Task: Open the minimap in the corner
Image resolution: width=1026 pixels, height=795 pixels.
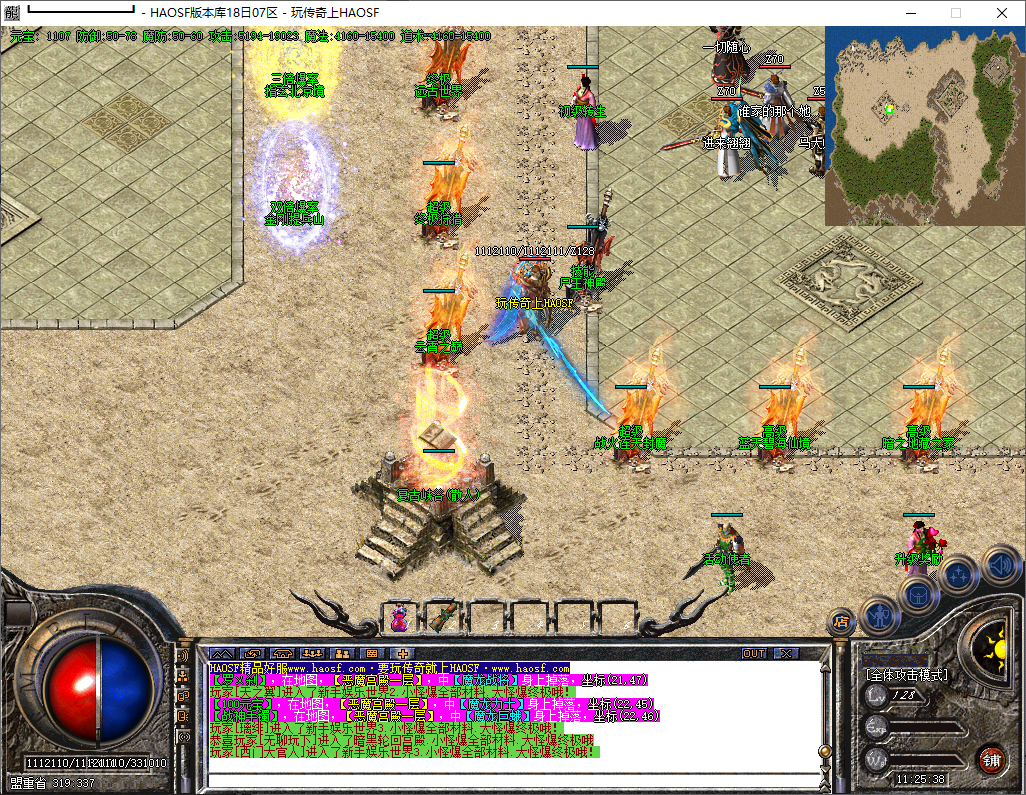Action: (925, 125)
